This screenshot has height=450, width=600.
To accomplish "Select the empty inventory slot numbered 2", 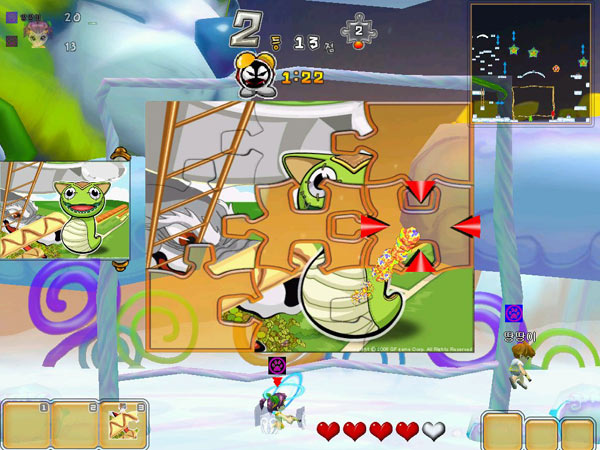I will pyautogui.click(x=74, y=425).
